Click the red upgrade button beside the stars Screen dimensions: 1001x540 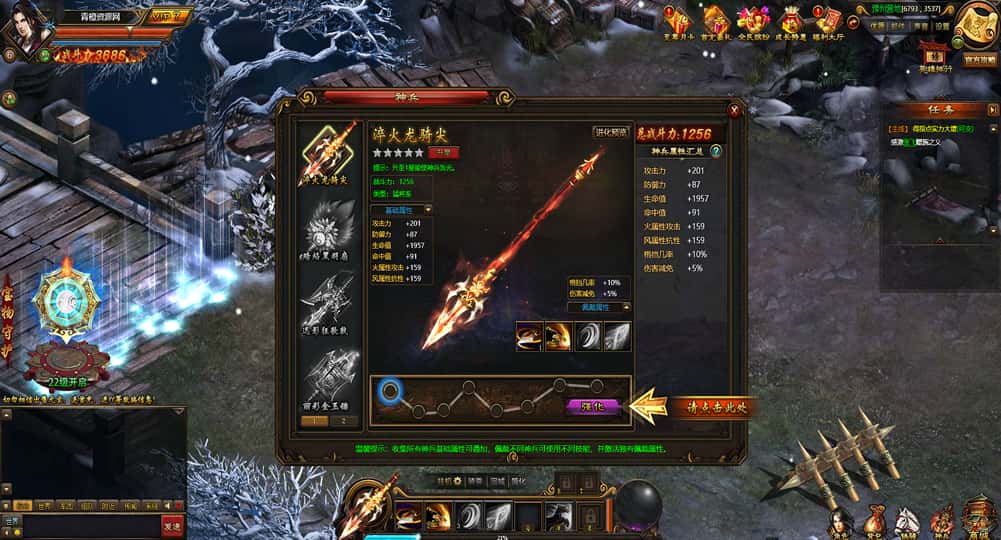click(443, 152)
